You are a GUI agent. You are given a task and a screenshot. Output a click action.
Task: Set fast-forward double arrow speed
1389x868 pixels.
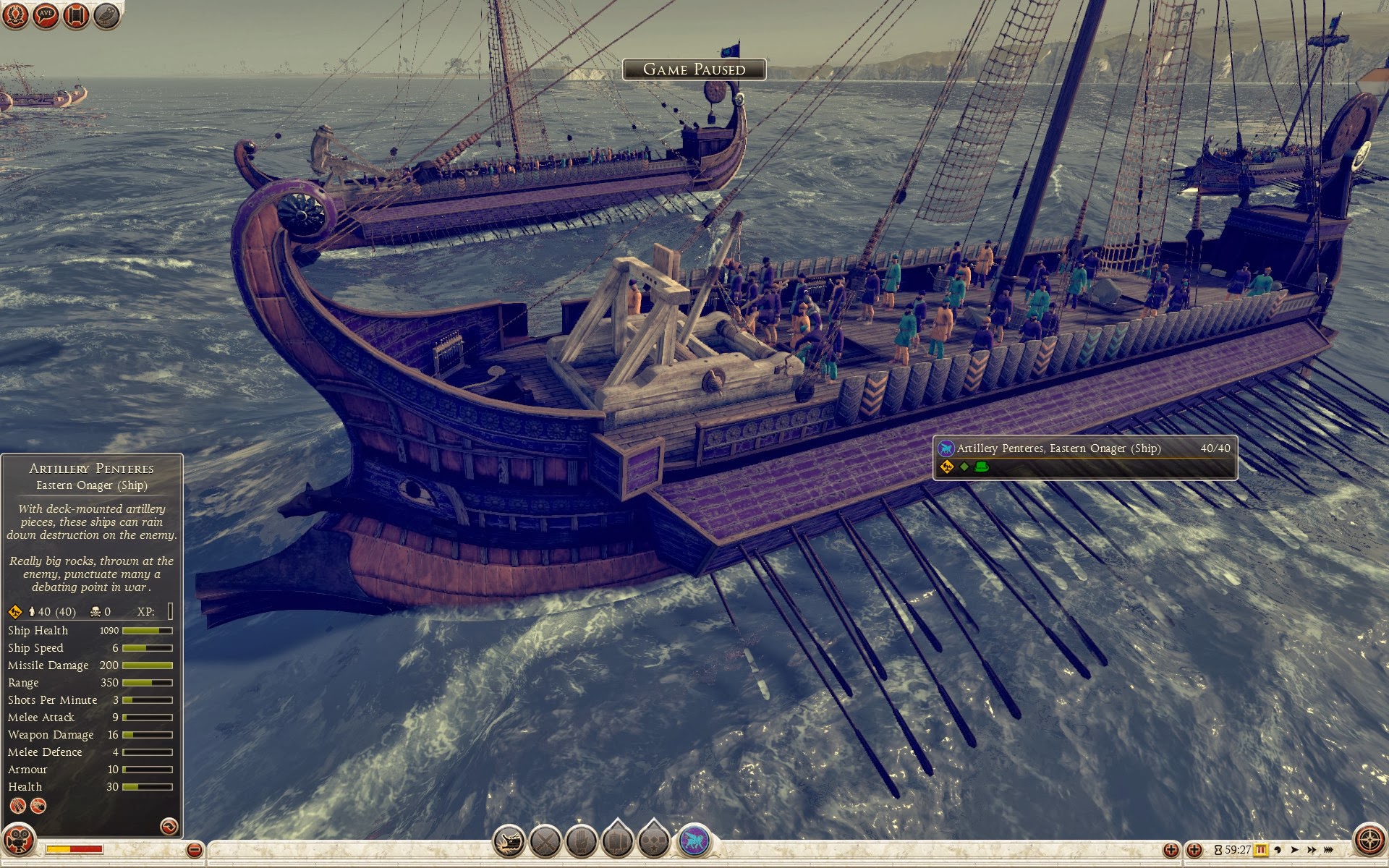(x=1312, y=850)
